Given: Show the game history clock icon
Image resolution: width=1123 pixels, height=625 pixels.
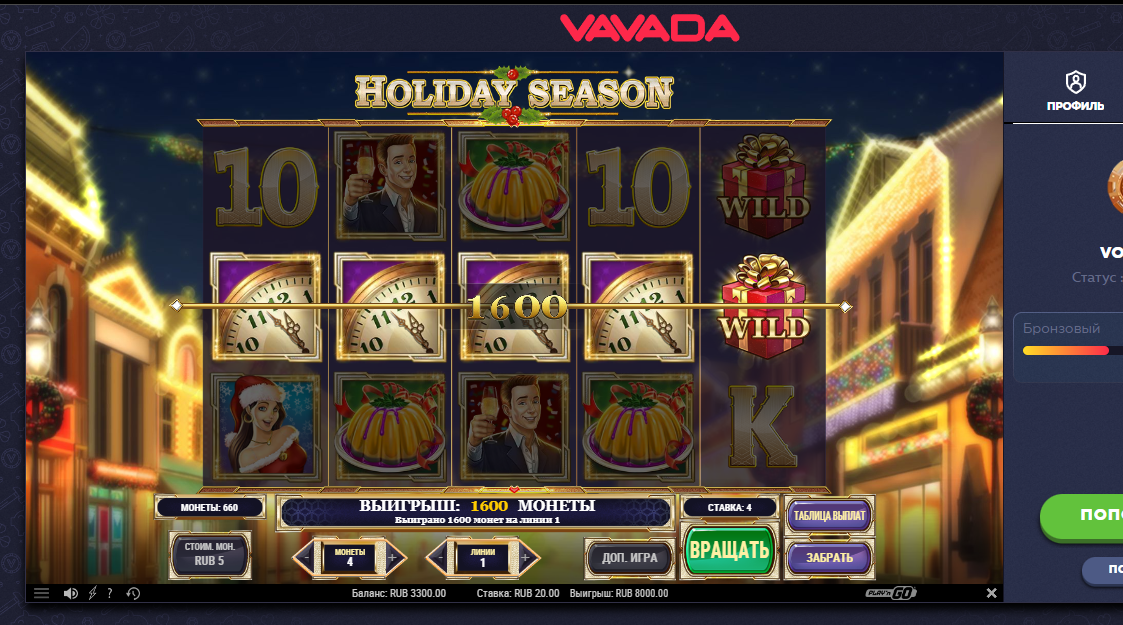Looking at the screenshot, I should [133, 593].
